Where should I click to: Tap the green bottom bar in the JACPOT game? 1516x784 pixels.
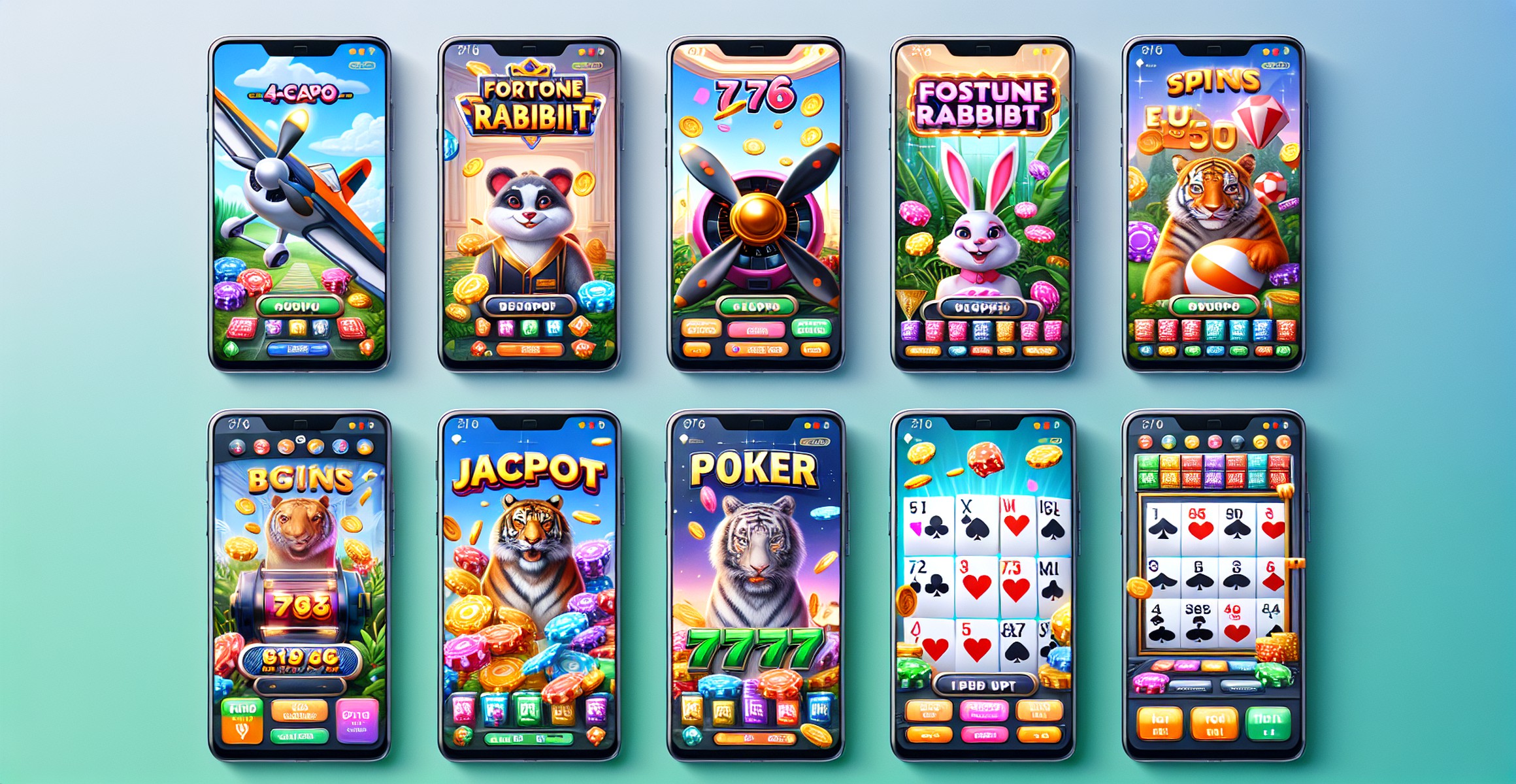coord(529,739)
